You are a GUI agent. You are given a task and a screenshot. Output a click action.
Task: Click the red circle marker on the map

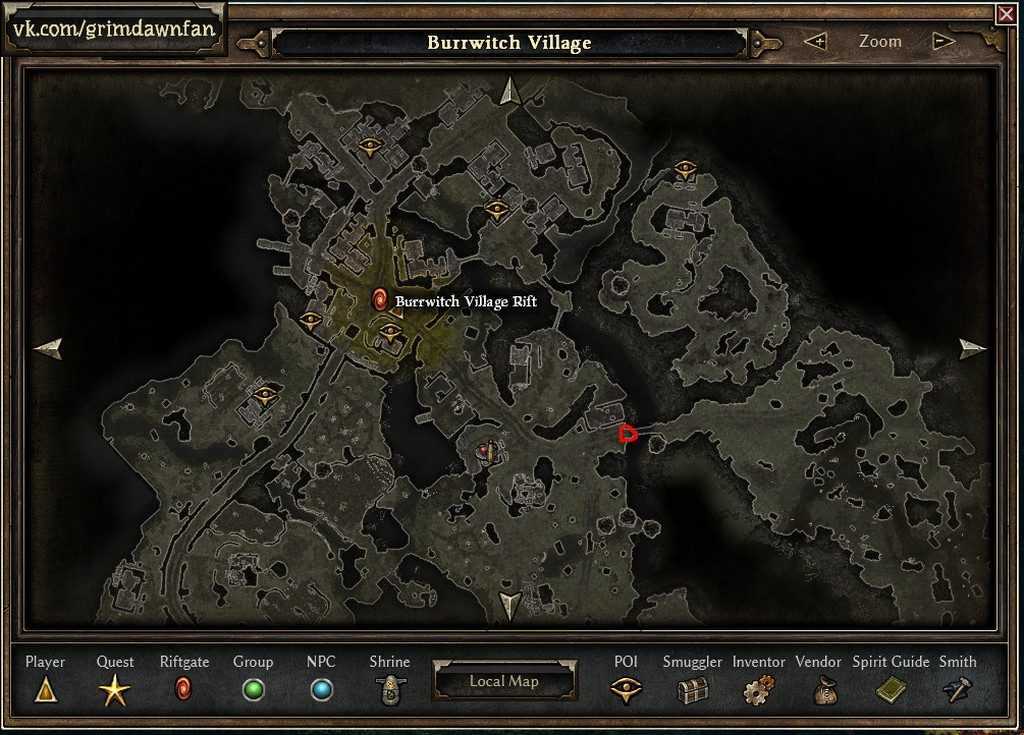pyautogui.click(x=628, y=433)
